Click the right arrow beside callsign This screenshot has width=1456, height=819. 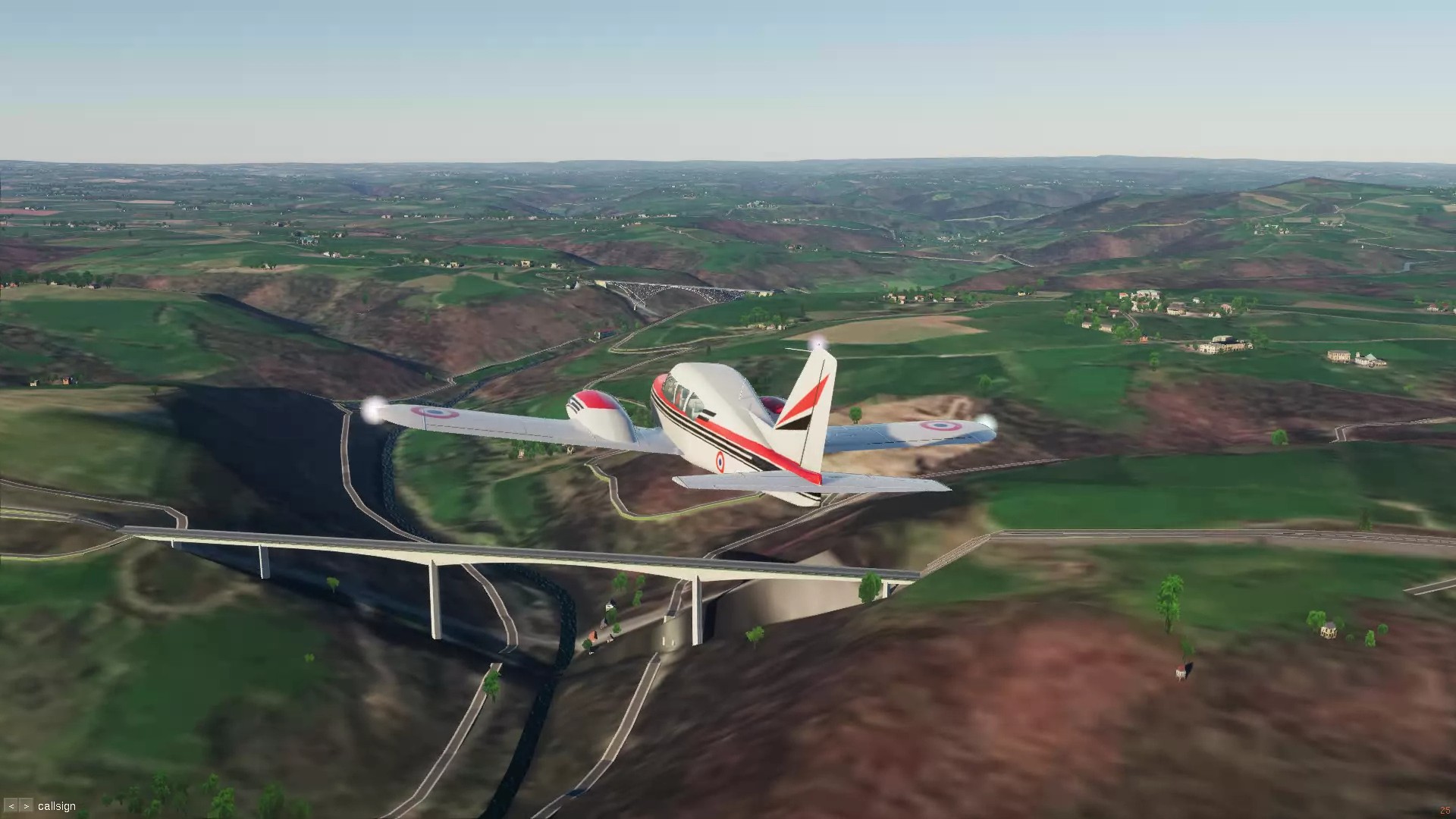coord(26,806)
